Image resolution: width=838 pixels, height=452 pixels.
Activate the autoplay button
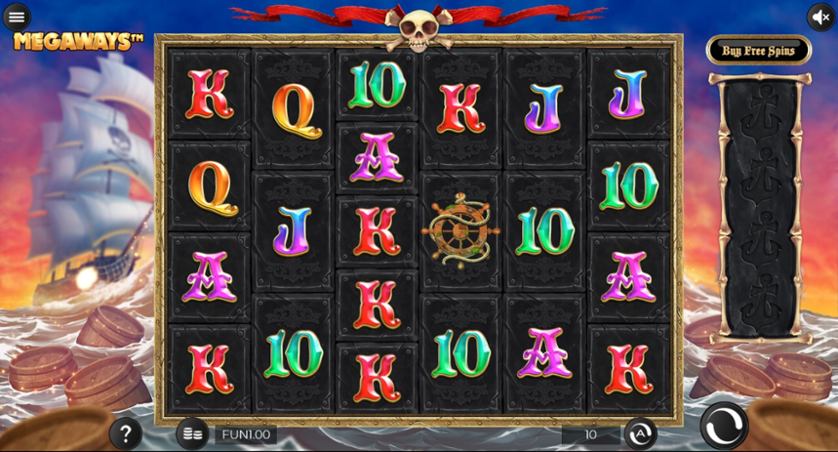(640, 434)
